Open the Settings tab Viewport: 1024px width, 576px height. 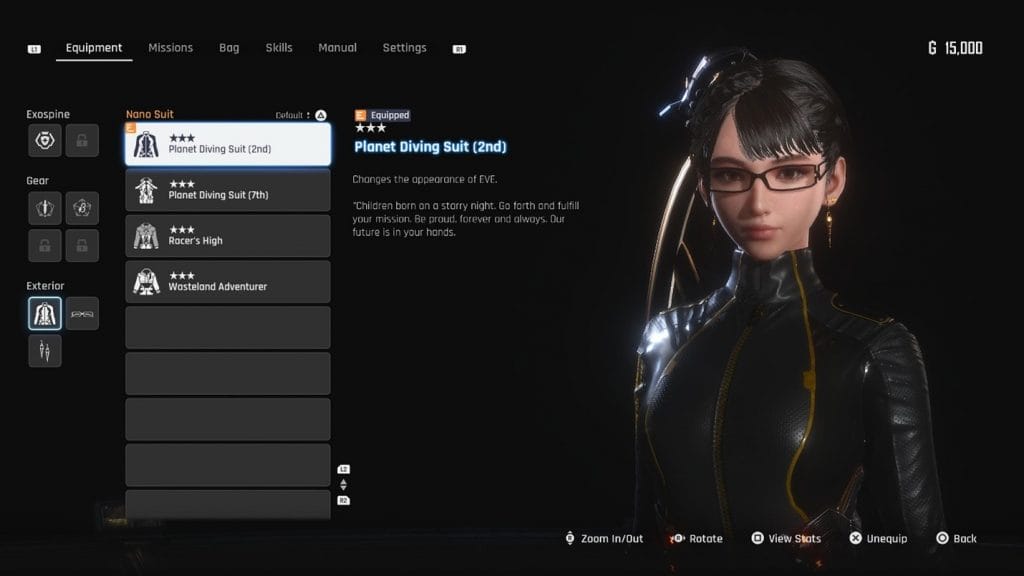(404, 48)
